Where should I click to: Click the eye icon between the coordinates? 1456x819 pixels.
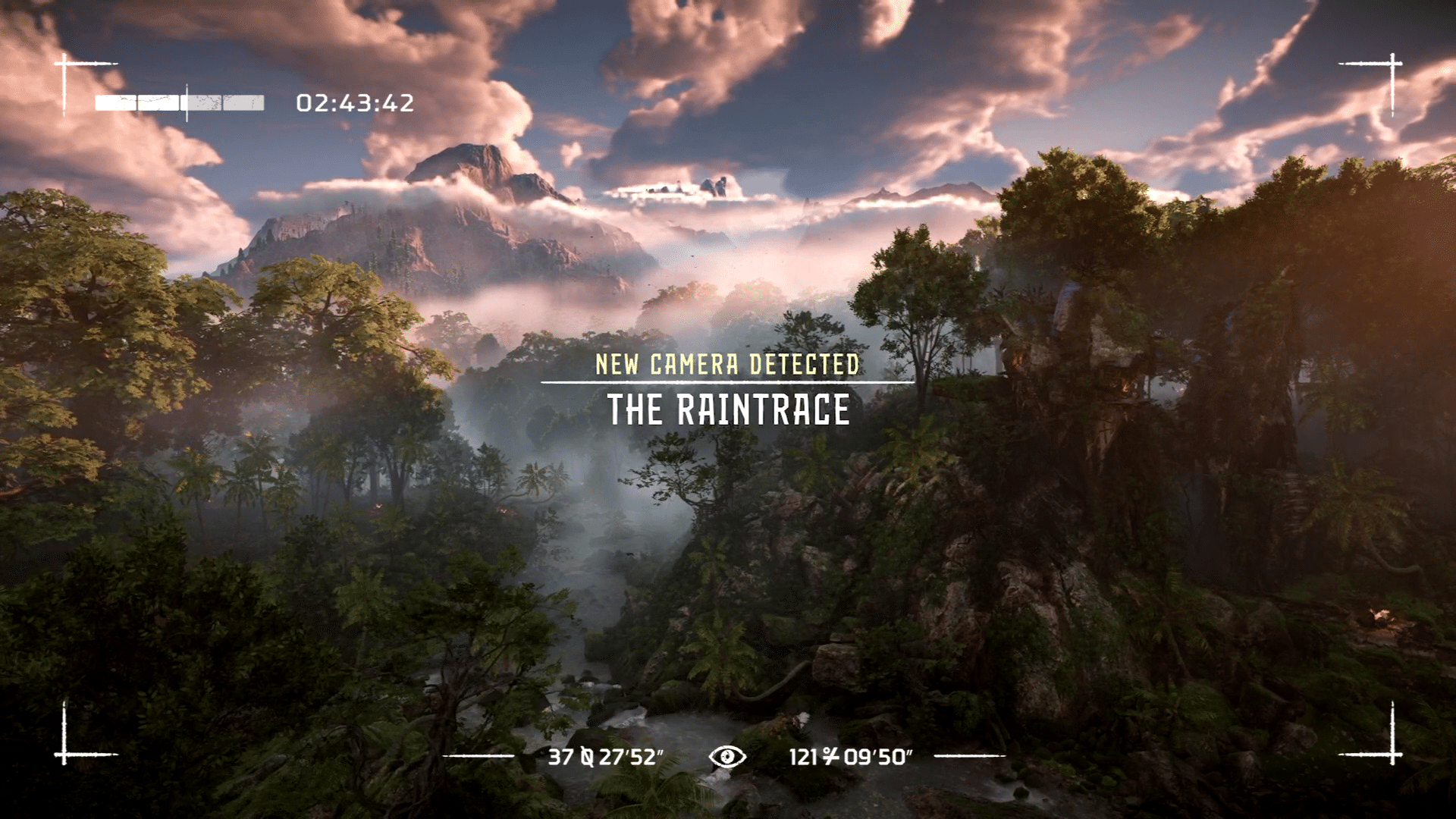(x=726, y=756)
